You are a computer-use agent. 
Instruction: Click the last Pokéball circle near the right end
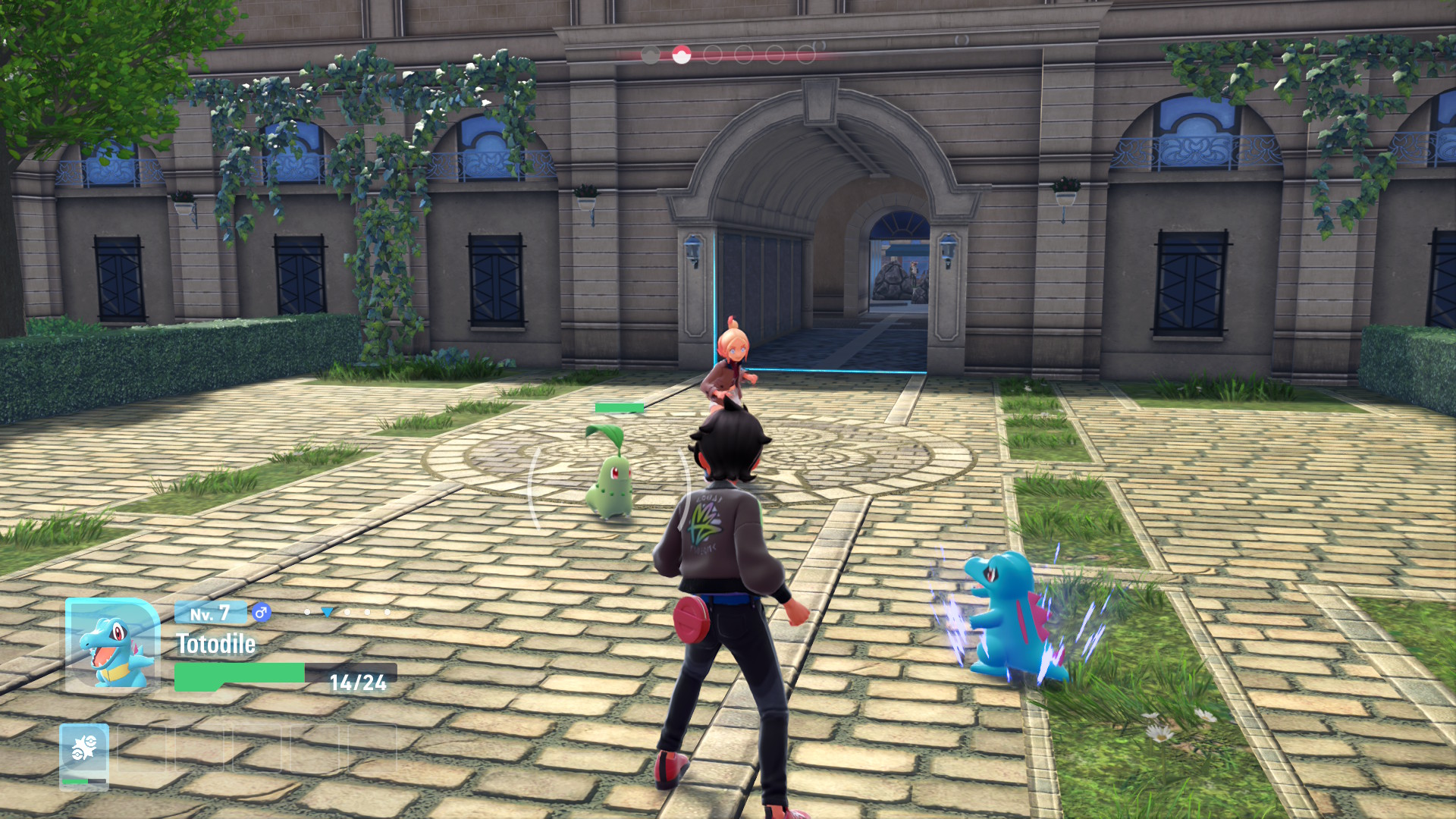pyautogui.click(x=805, y=53)
